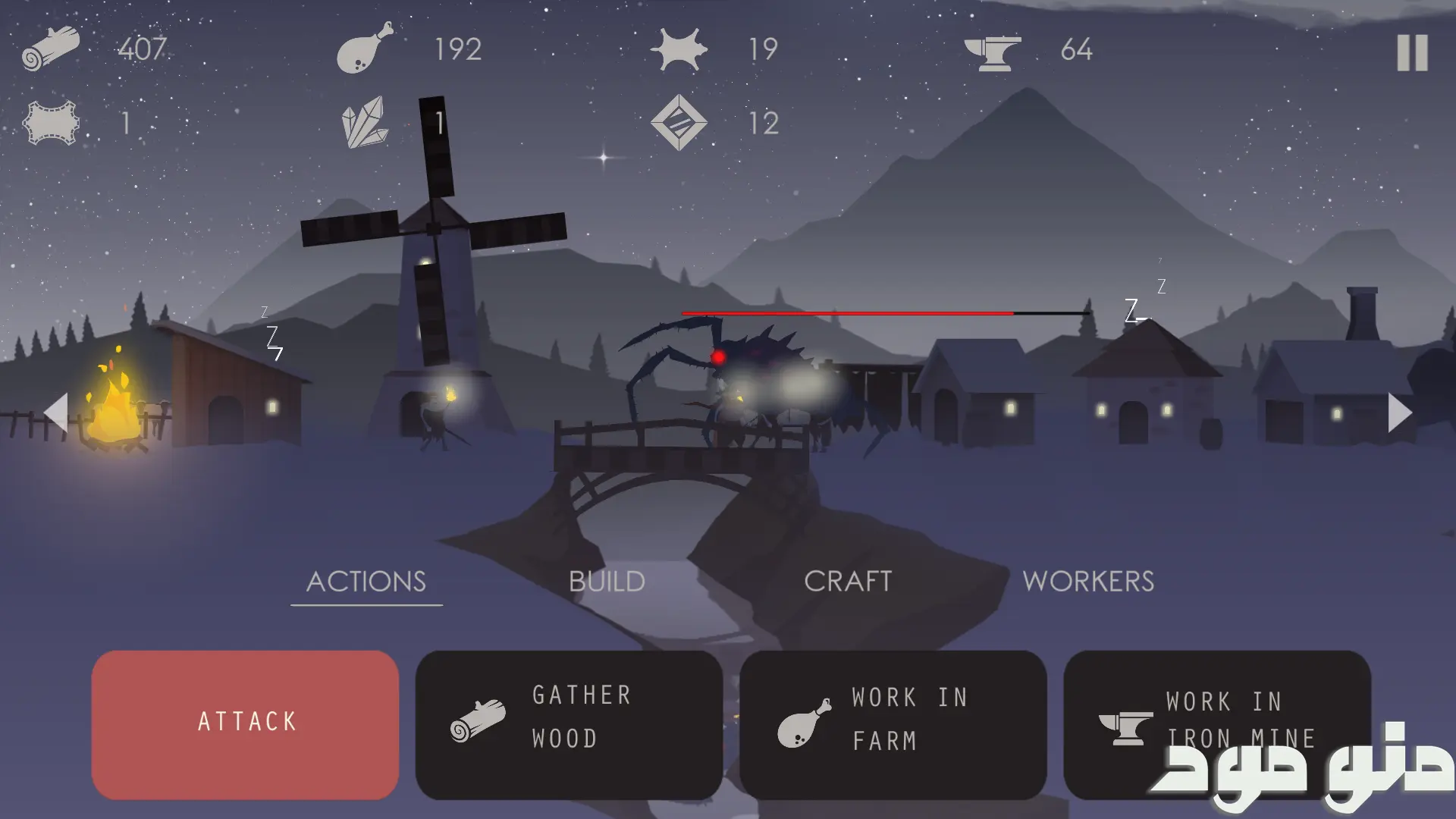Viewport: 1456px width, 819px height.
Task: Choose the Gather Wood action
Action: pos(569,724)
